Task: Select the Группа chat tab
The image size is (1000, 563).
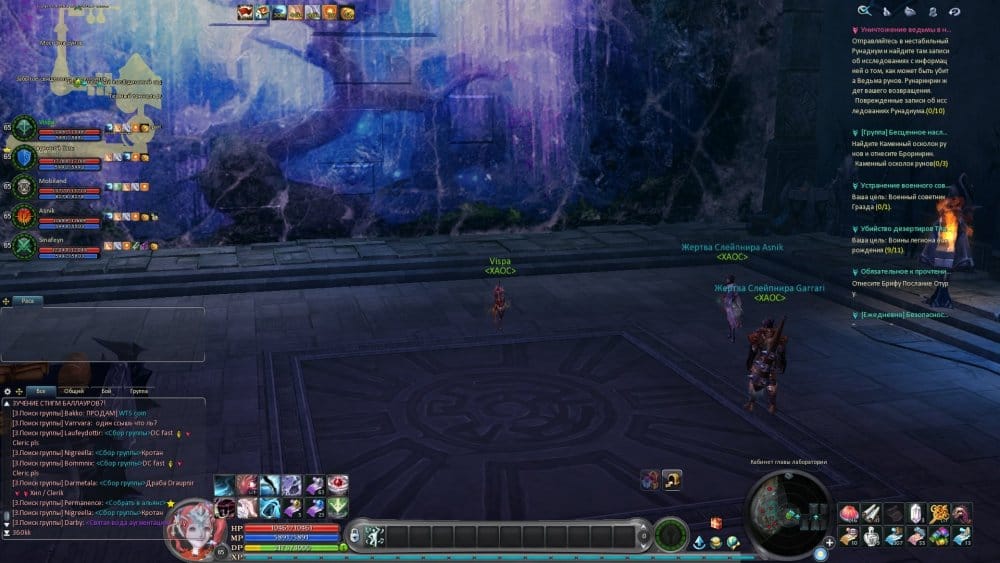Action: click(139, 391)
